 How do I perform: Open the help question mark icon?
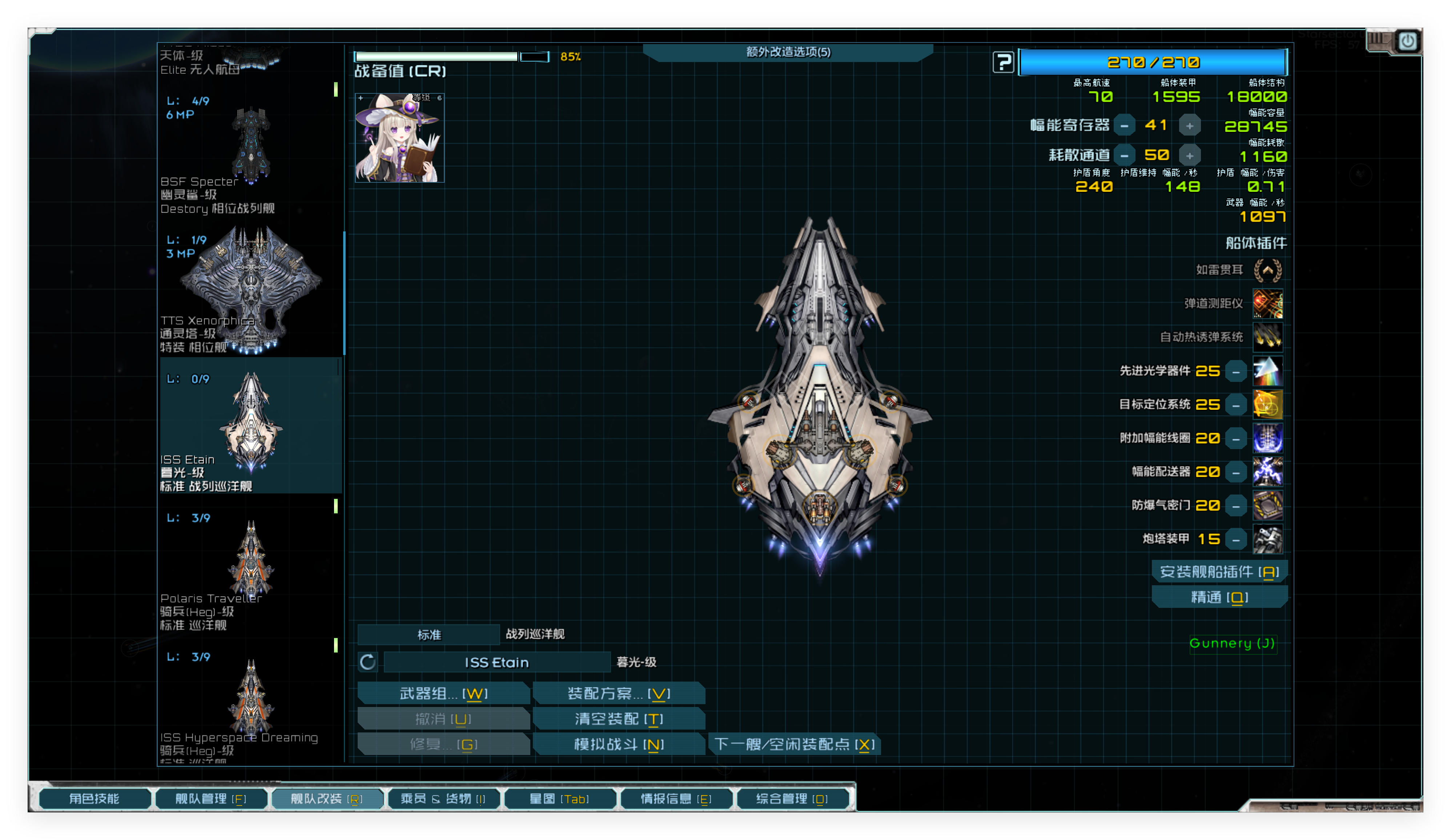coord(1004,62)
